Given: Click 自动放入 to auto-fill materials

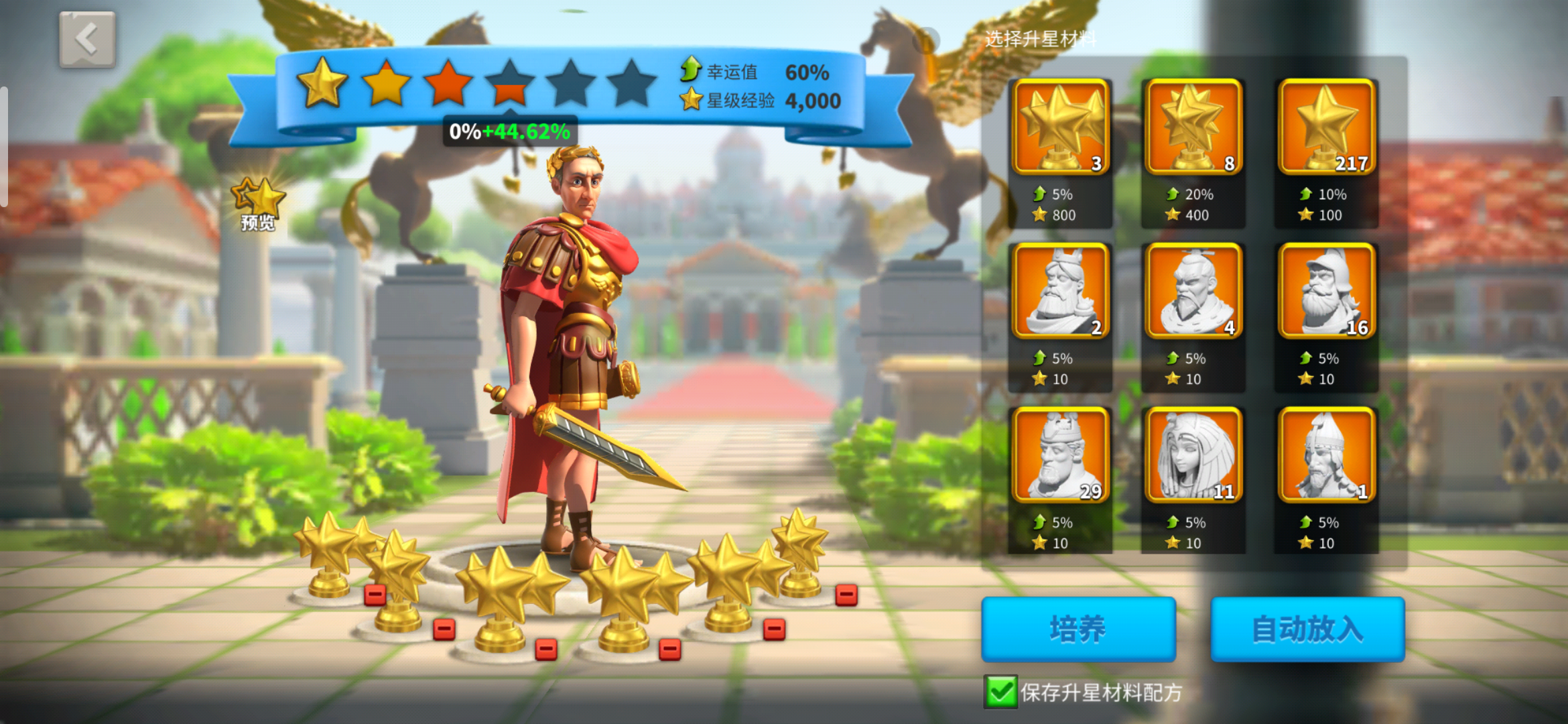Looking at the screenshot, I should point(1307,629).
